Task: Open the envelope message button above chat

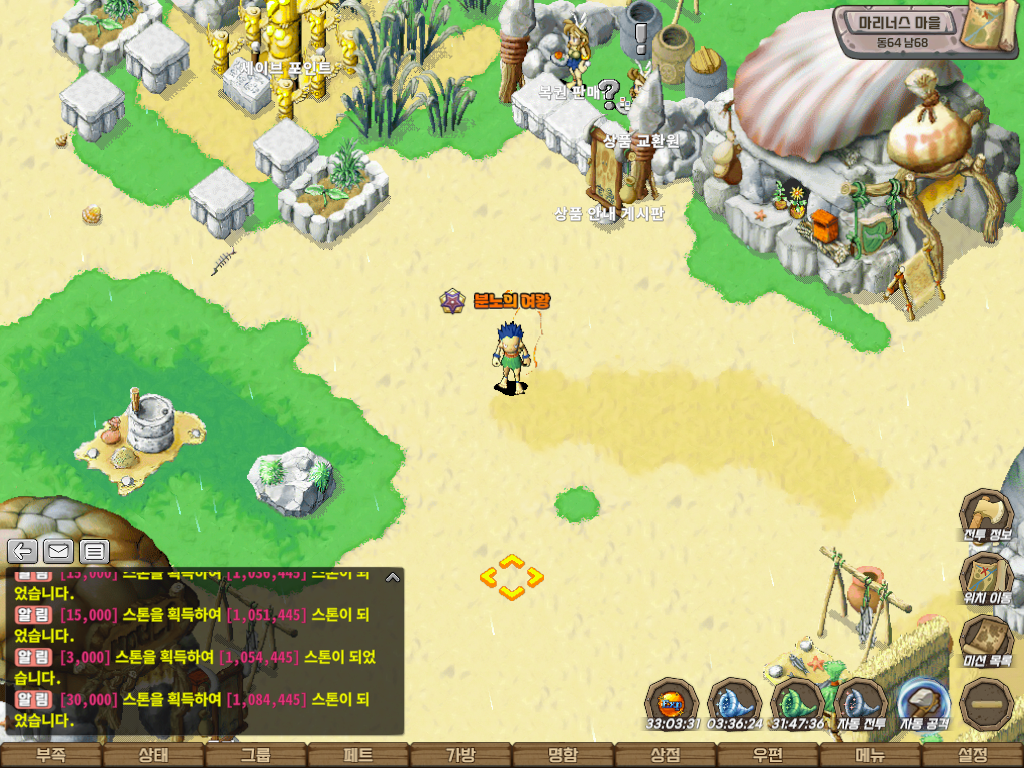Action: pyautogui.click(x=58, y=551)
